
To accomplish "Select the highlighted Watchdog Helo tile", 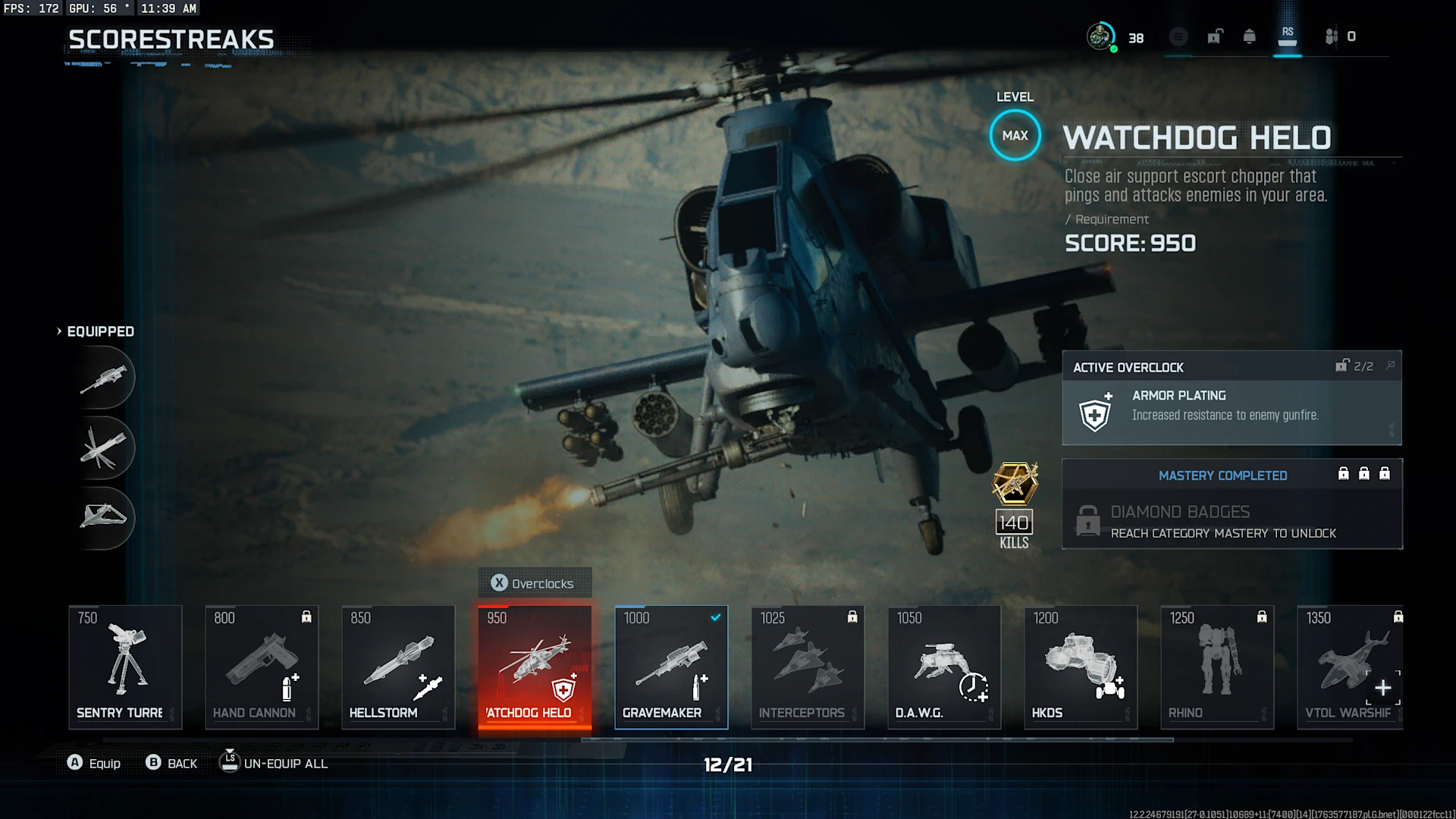I will pos(535,666).
